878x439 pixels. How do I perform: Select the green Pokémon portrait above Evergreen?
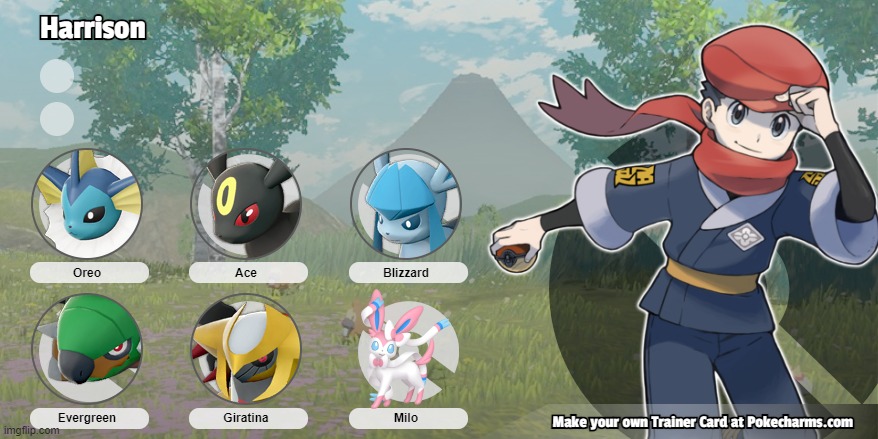pos(88,348)
